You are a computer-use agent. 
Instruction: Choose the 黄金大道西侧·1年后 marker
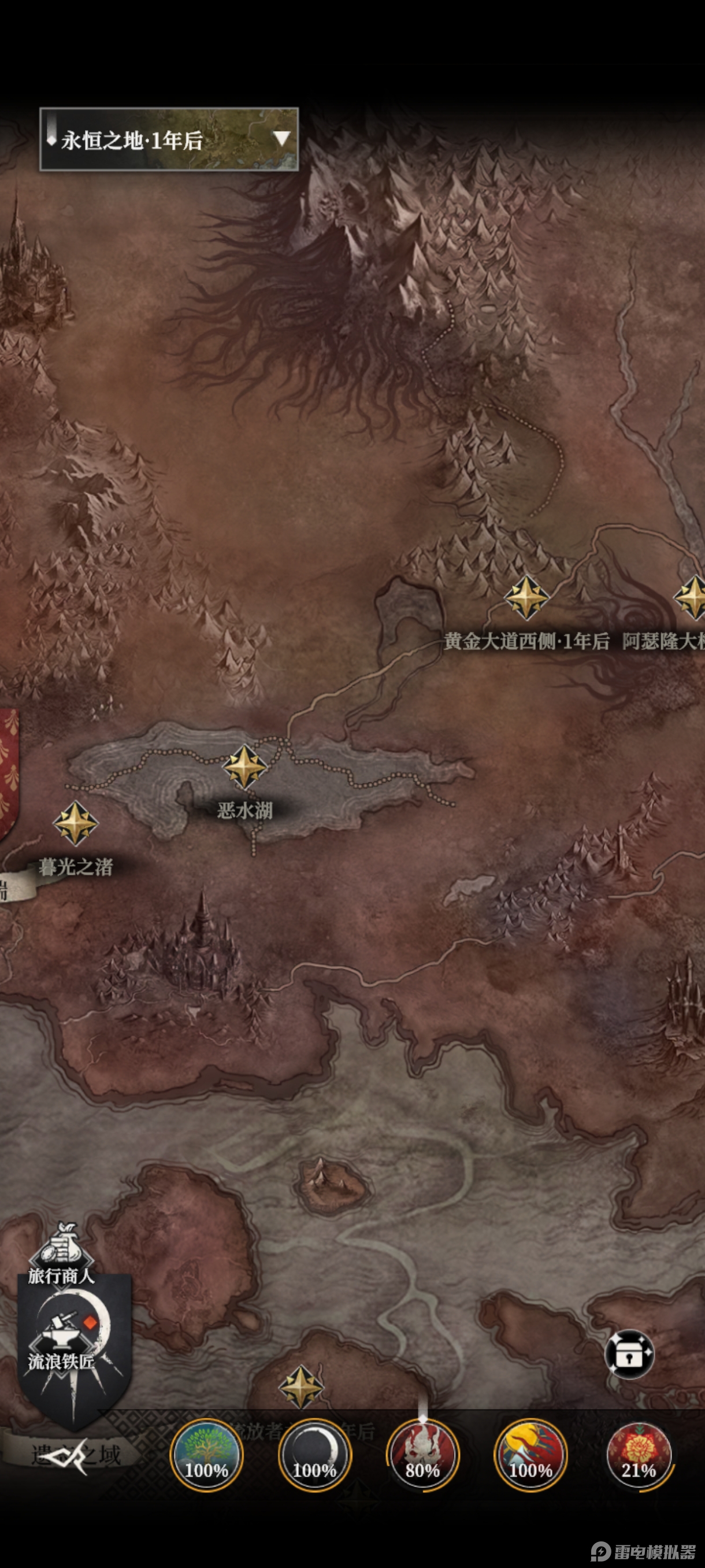[526, 598]
